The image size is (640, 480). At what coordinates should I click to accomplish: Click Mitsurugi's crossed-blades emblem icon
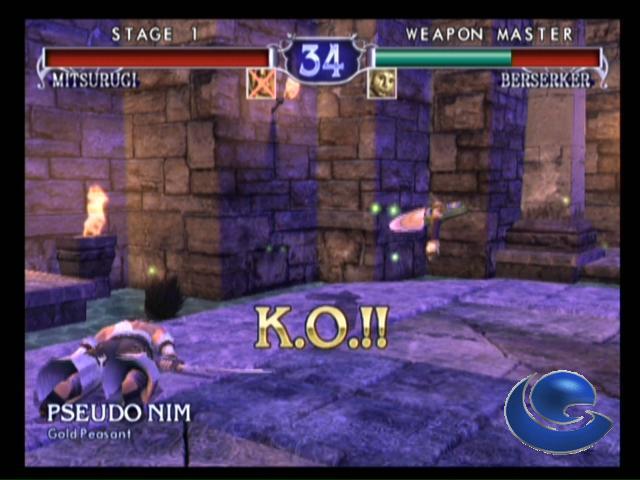[x=261, y=83]
